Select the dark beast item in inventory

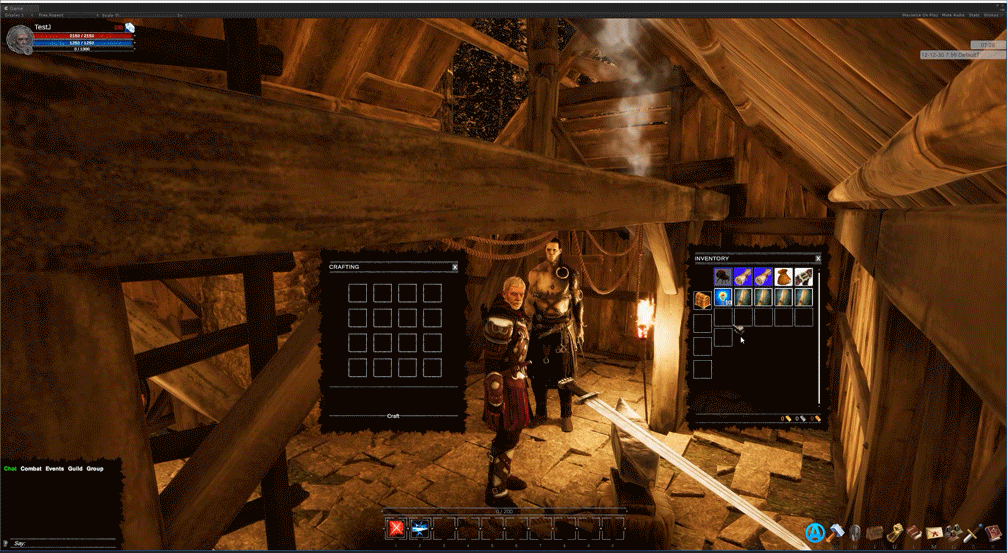[x=723, y=277]
